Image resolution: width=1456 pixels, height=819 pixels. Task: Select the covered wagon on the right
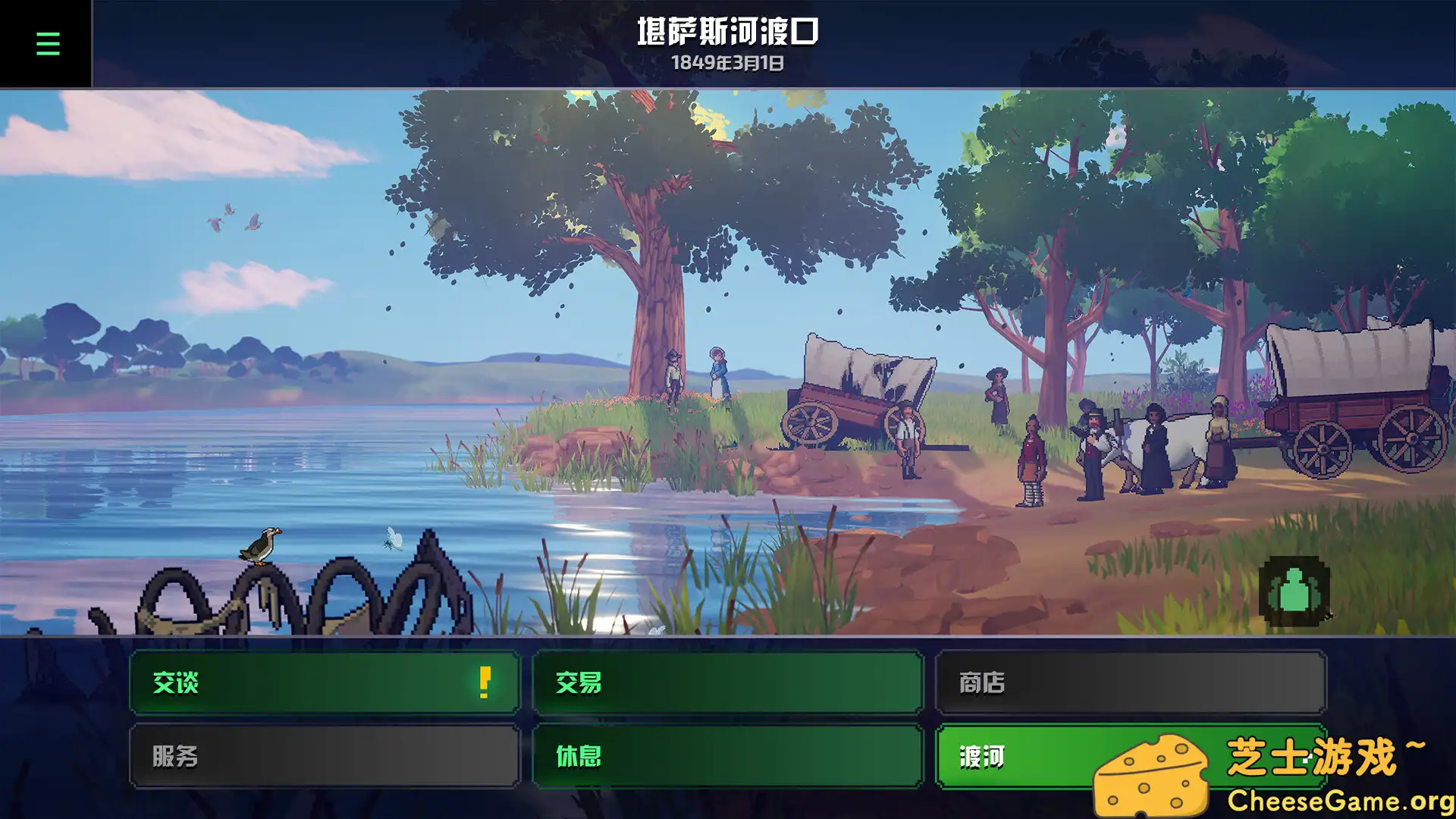(x=1357, y=387)
